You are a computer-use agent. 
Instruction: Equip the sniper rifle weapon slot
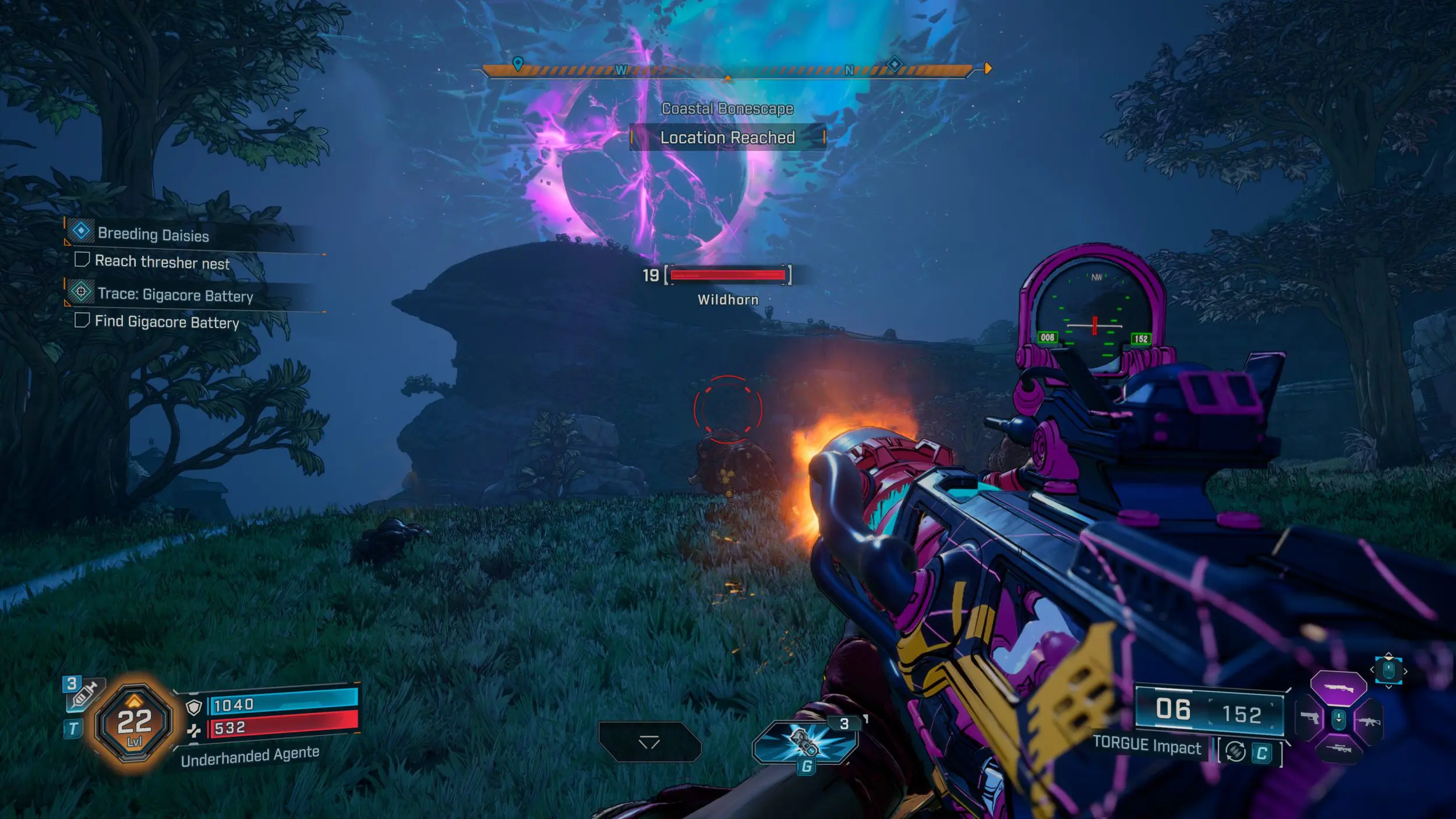click(x=1338, y=749)
